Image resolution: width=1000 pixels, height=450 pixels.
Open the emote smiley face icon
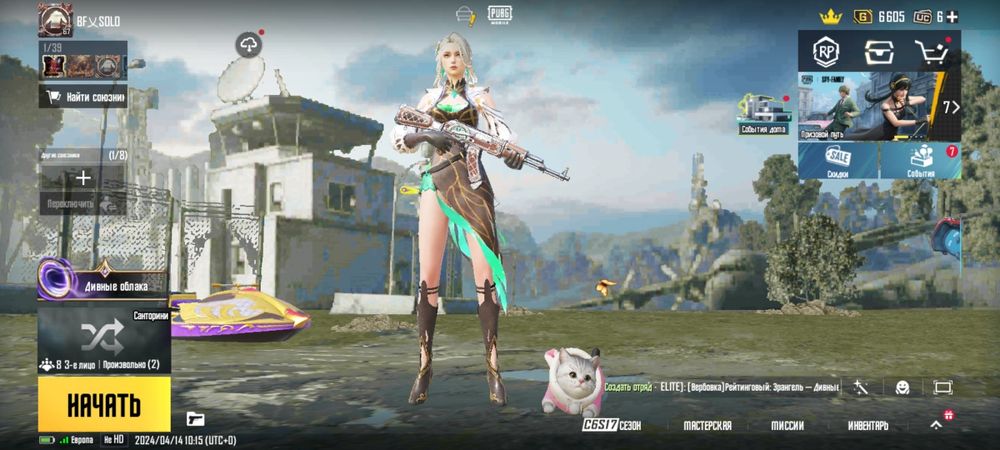pyautogui.click(x=901, y=387)
